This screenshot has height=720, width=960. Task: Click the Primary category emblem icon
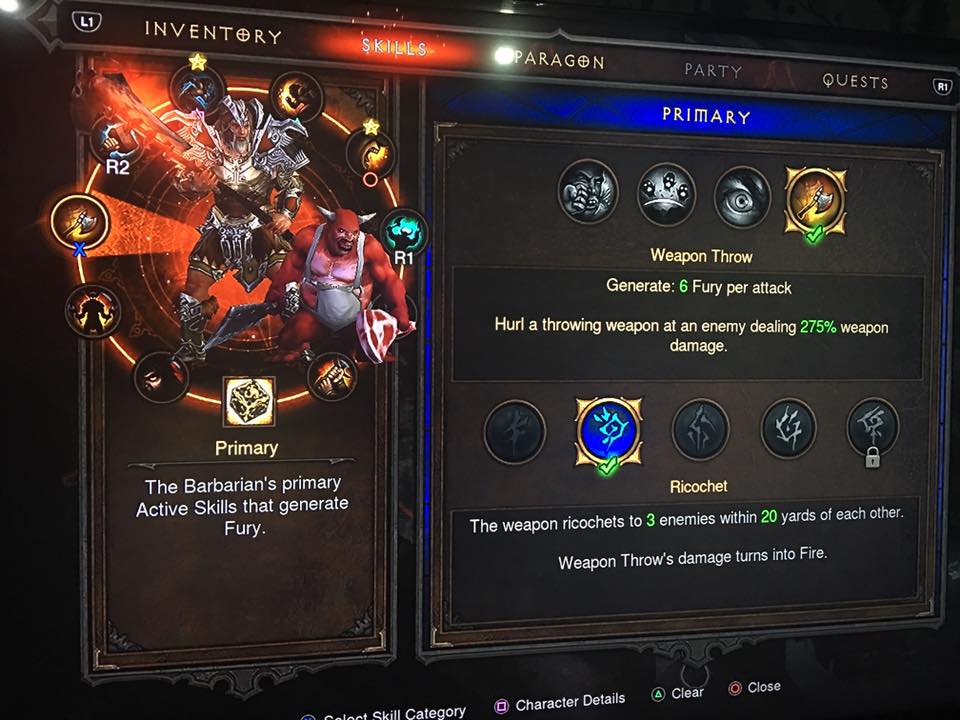point(250,403)
